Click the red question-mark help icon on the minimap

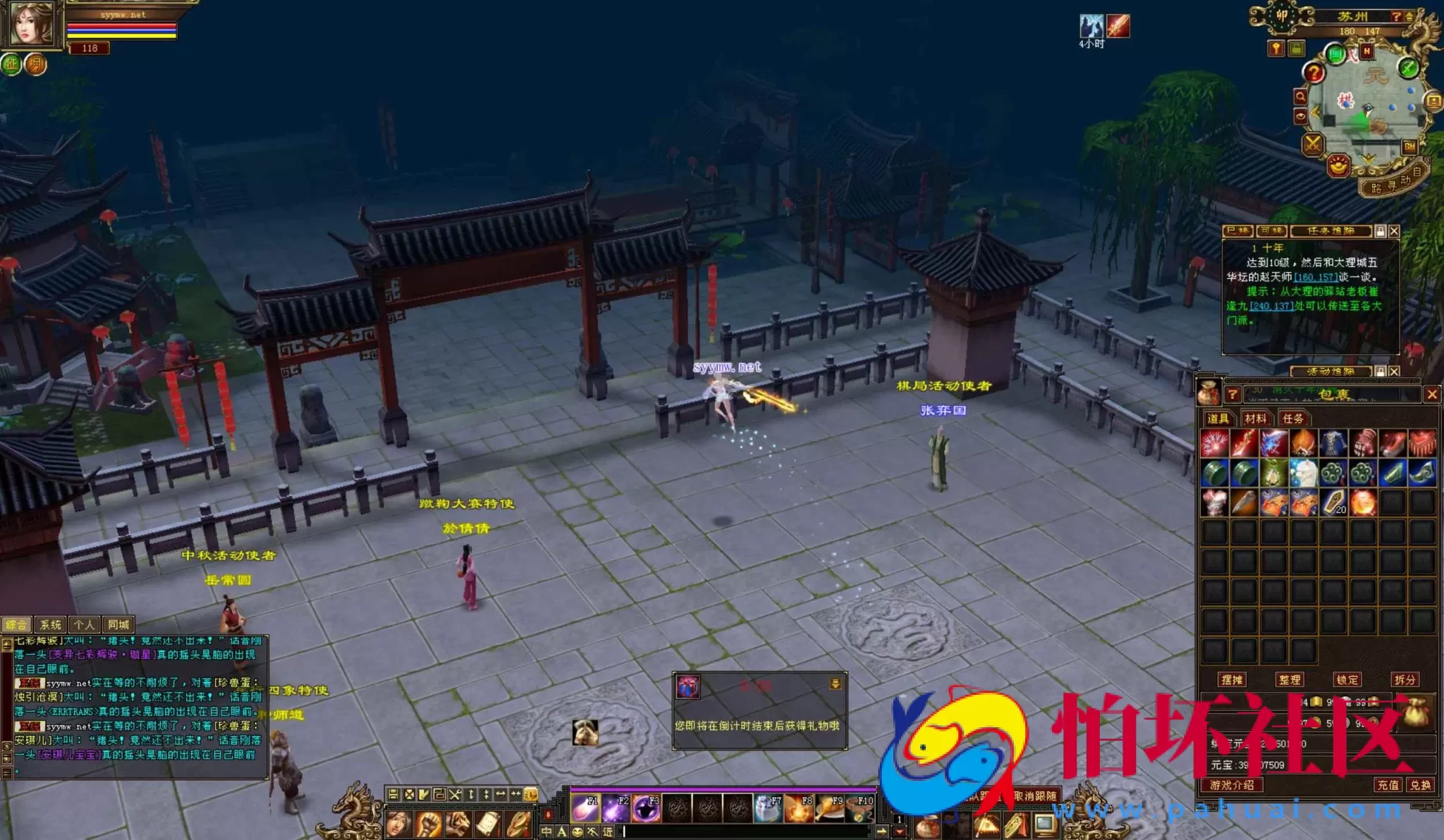point(1314,73)
